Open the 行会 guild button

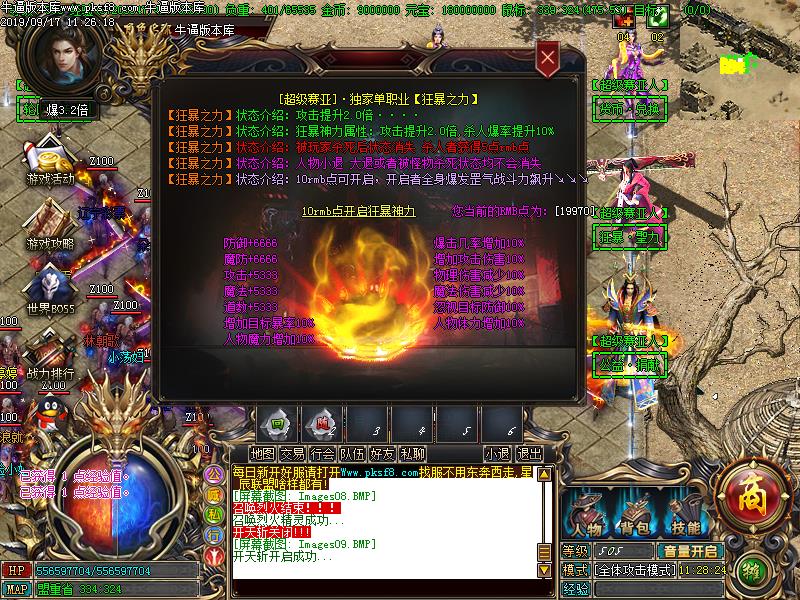tap(322, 454)
